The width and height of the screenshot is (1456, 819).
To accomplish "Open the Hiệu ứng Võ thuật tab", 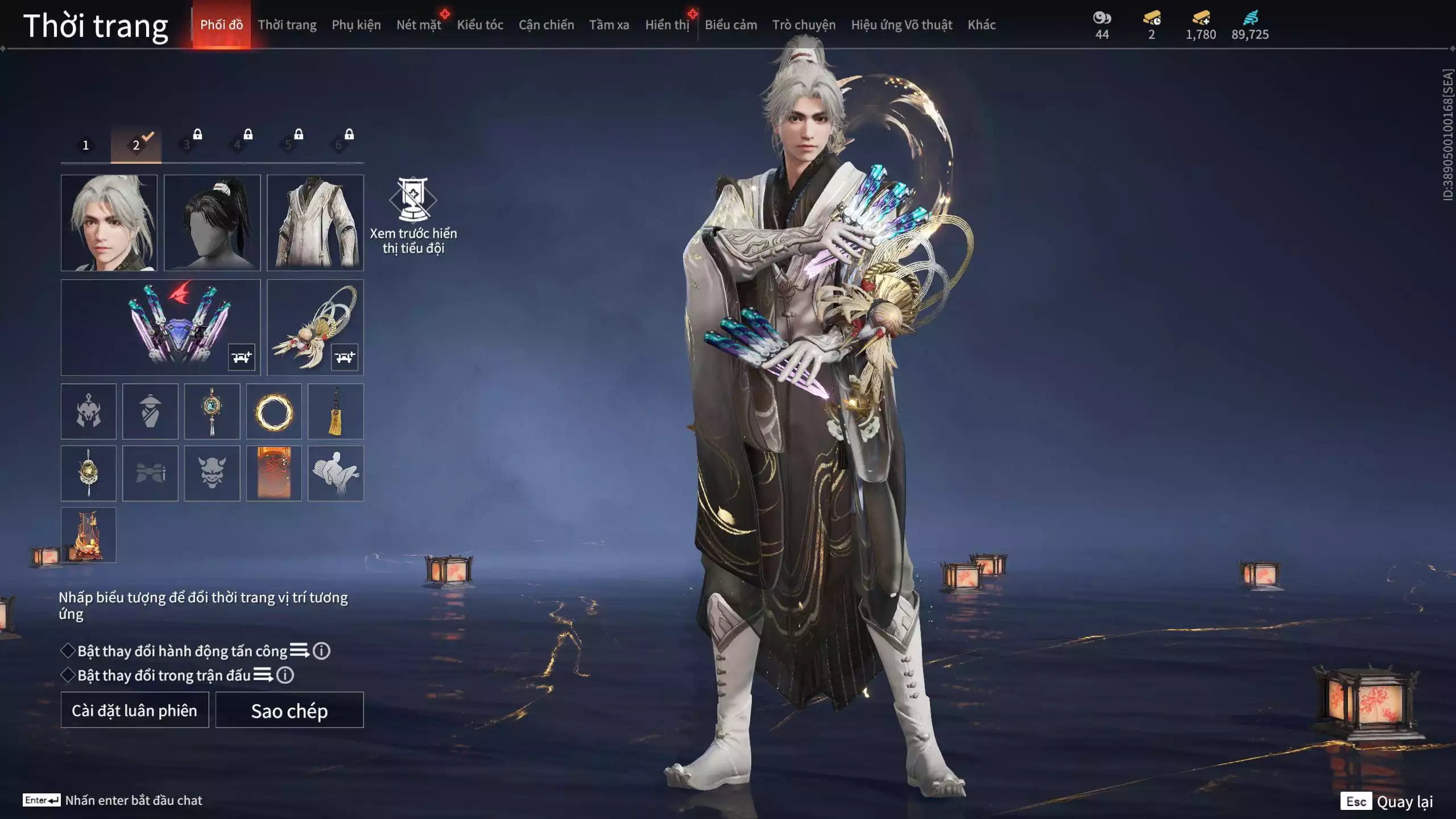I will click(901, 25).
